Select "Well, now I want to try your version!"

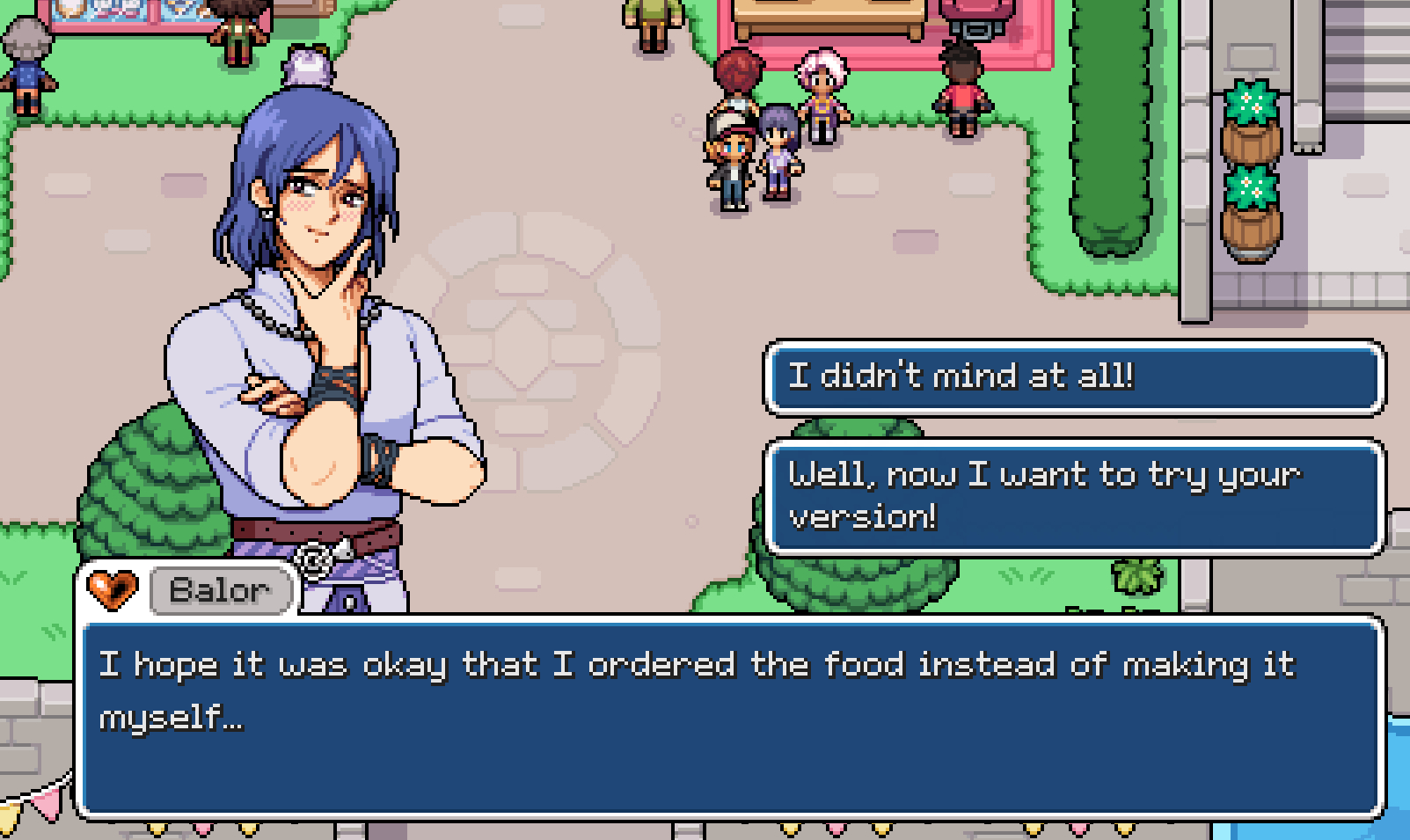coord(1074,496)
